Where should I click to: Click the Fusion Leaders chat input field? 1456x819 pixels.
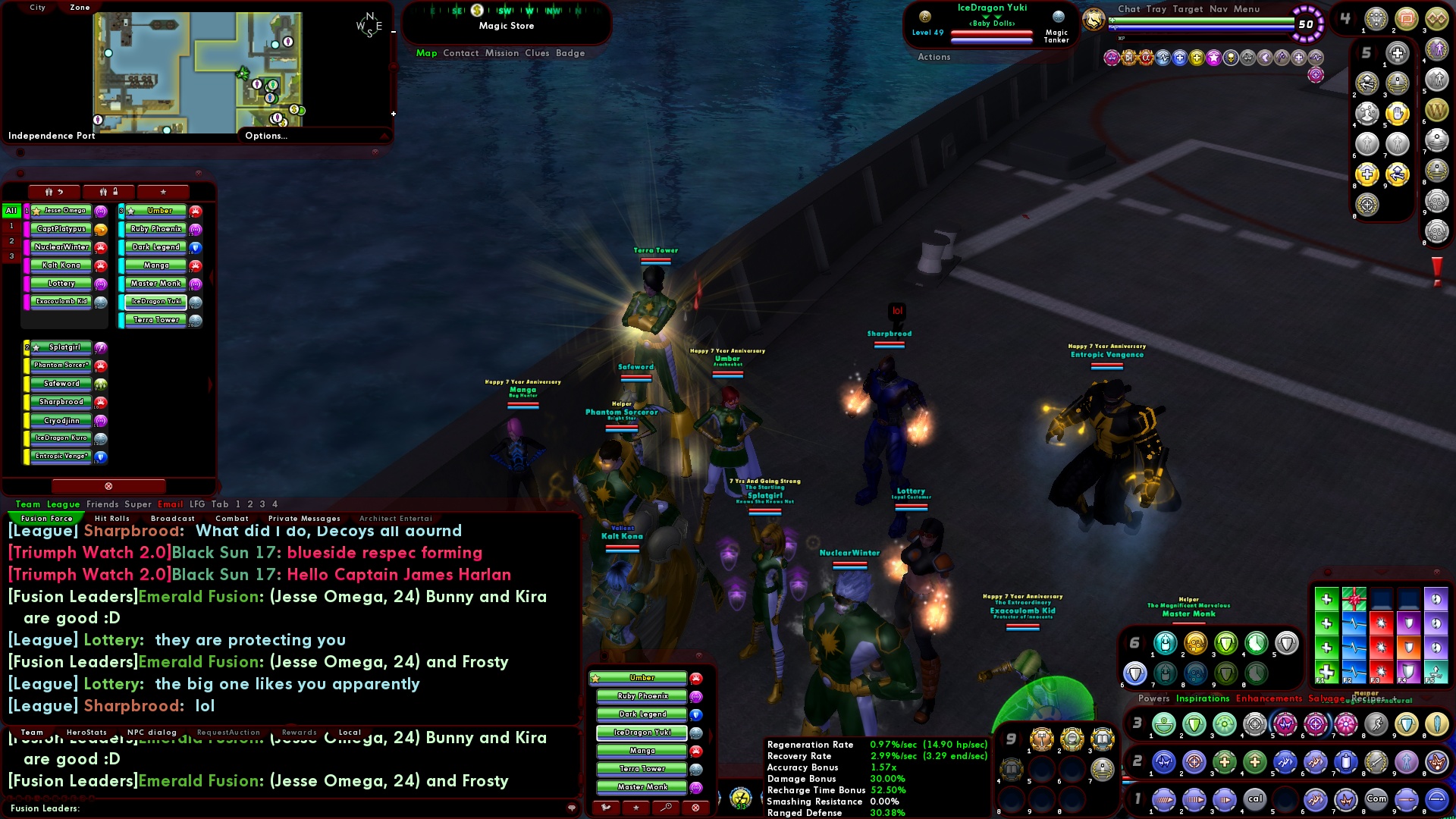click(x=303, y=810)
